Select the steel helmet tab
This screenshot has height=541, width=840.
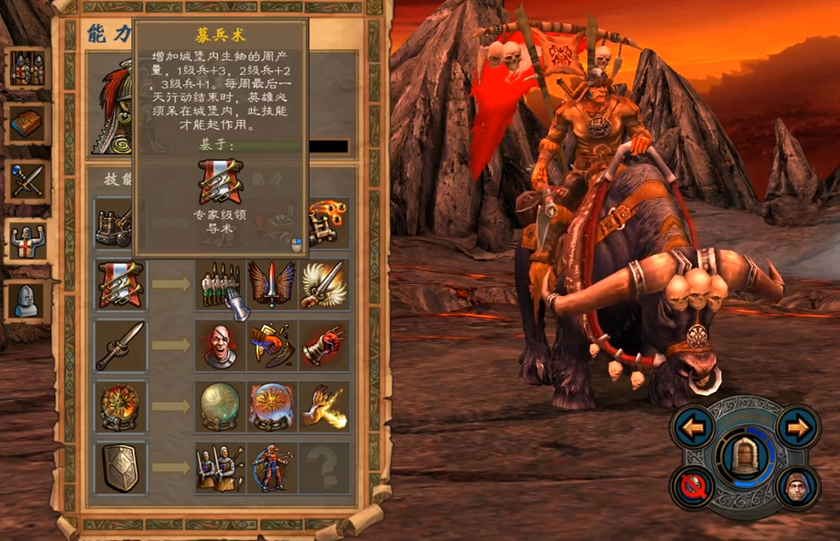[27, 299]
